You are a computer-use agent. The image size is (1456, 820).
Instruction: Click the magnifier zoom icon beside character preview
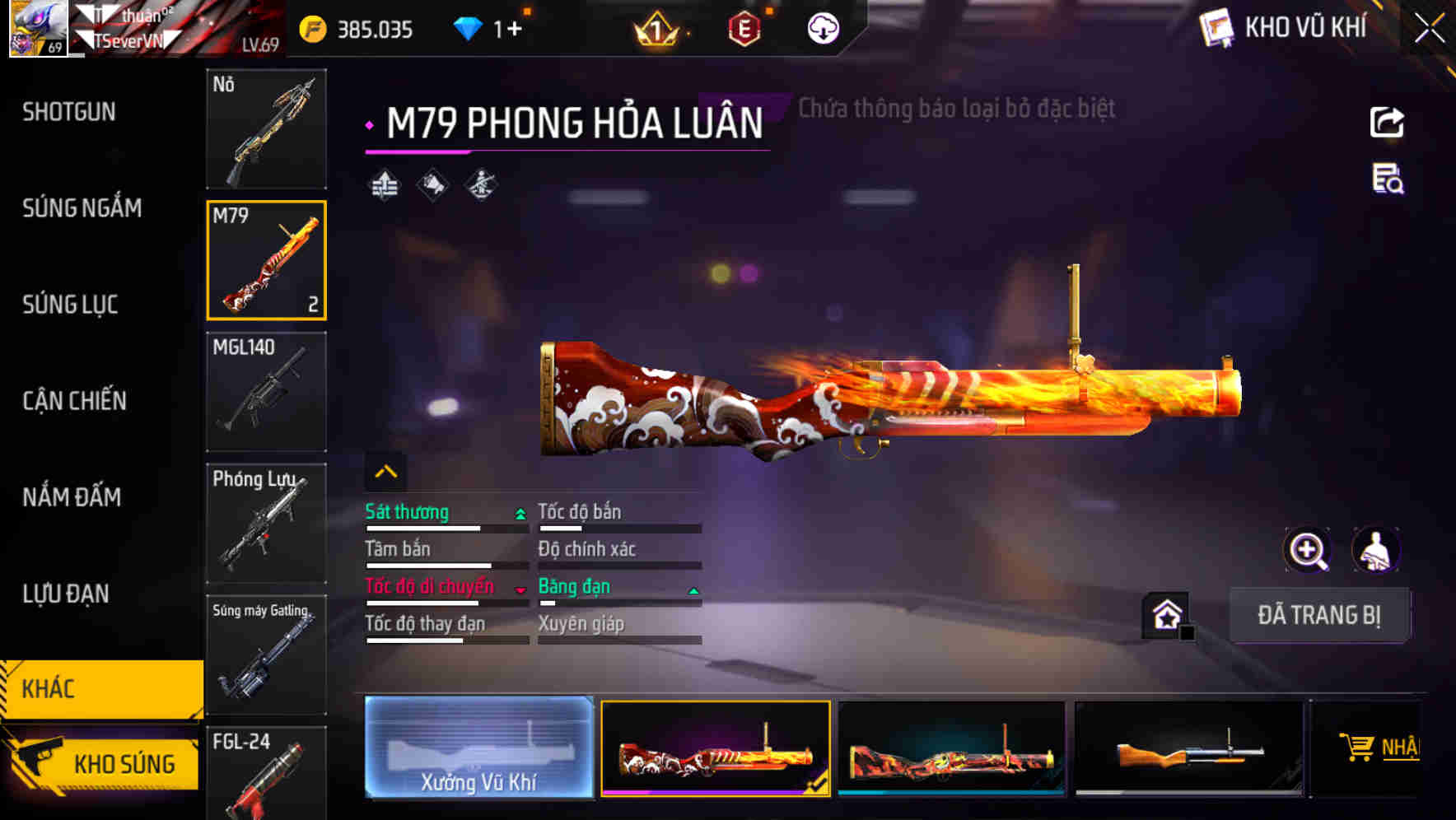tap(1308, 550)
